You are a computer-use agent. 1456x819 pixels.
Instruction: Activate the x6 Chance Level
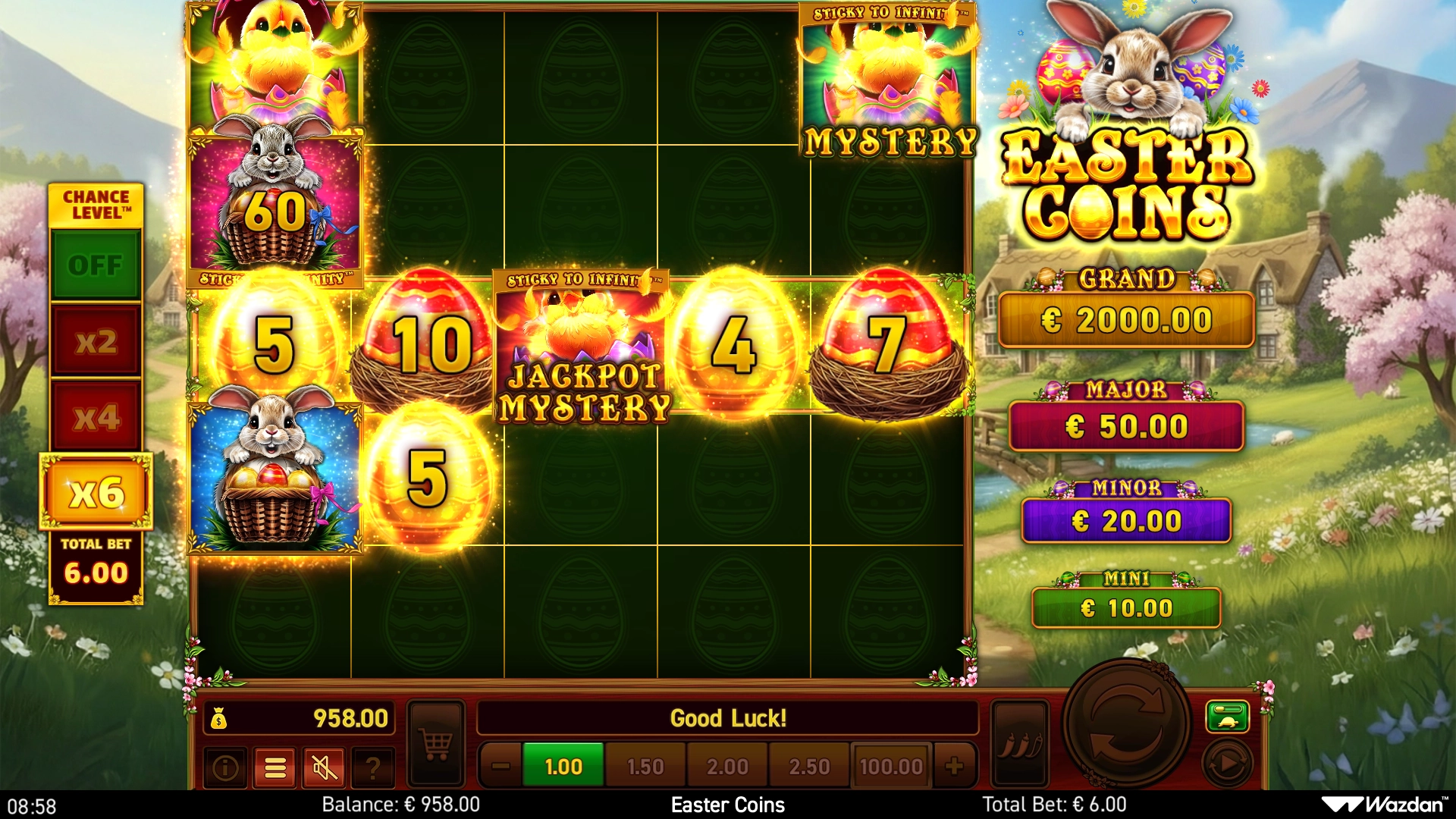pyautogui.click(x=96, y=493)
